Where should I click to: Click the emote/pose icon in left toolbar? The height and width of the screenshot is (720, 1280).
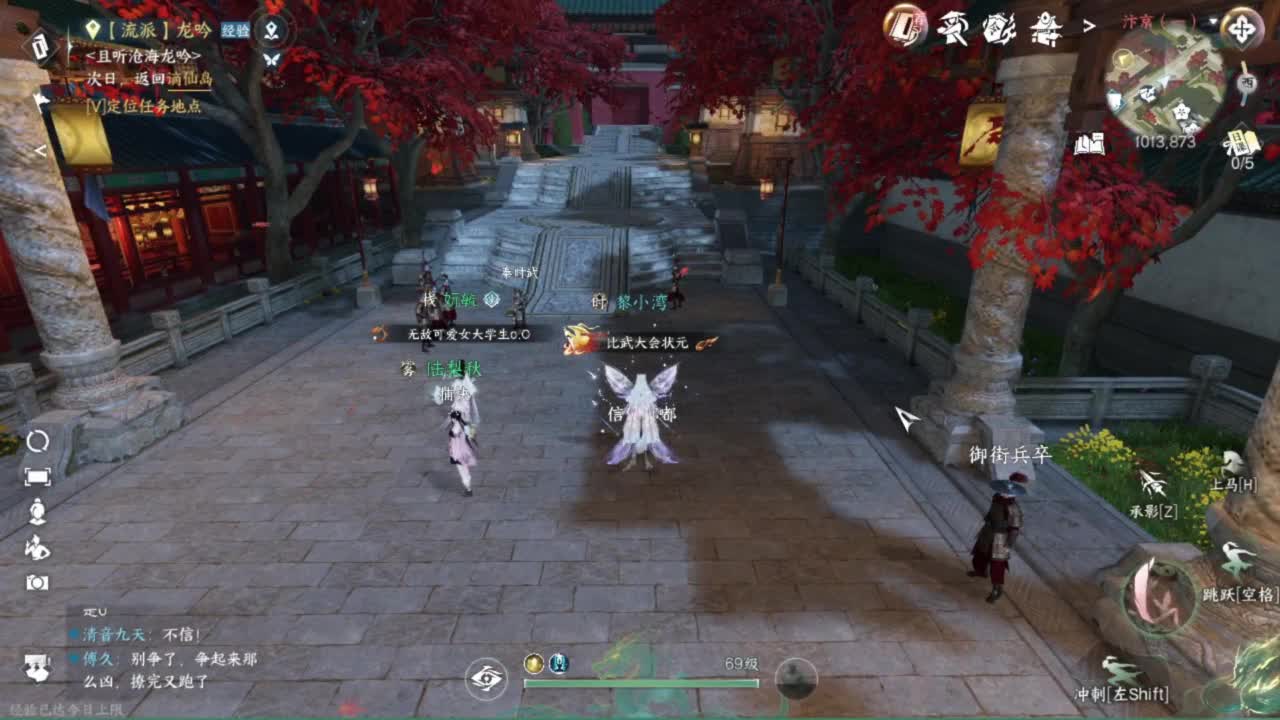[38, 548]
